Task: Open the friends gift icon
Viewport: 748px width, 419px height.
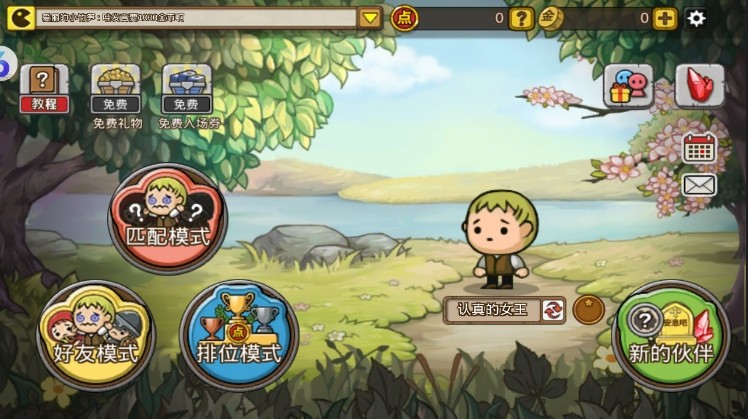Action: (x=628, y=86)
